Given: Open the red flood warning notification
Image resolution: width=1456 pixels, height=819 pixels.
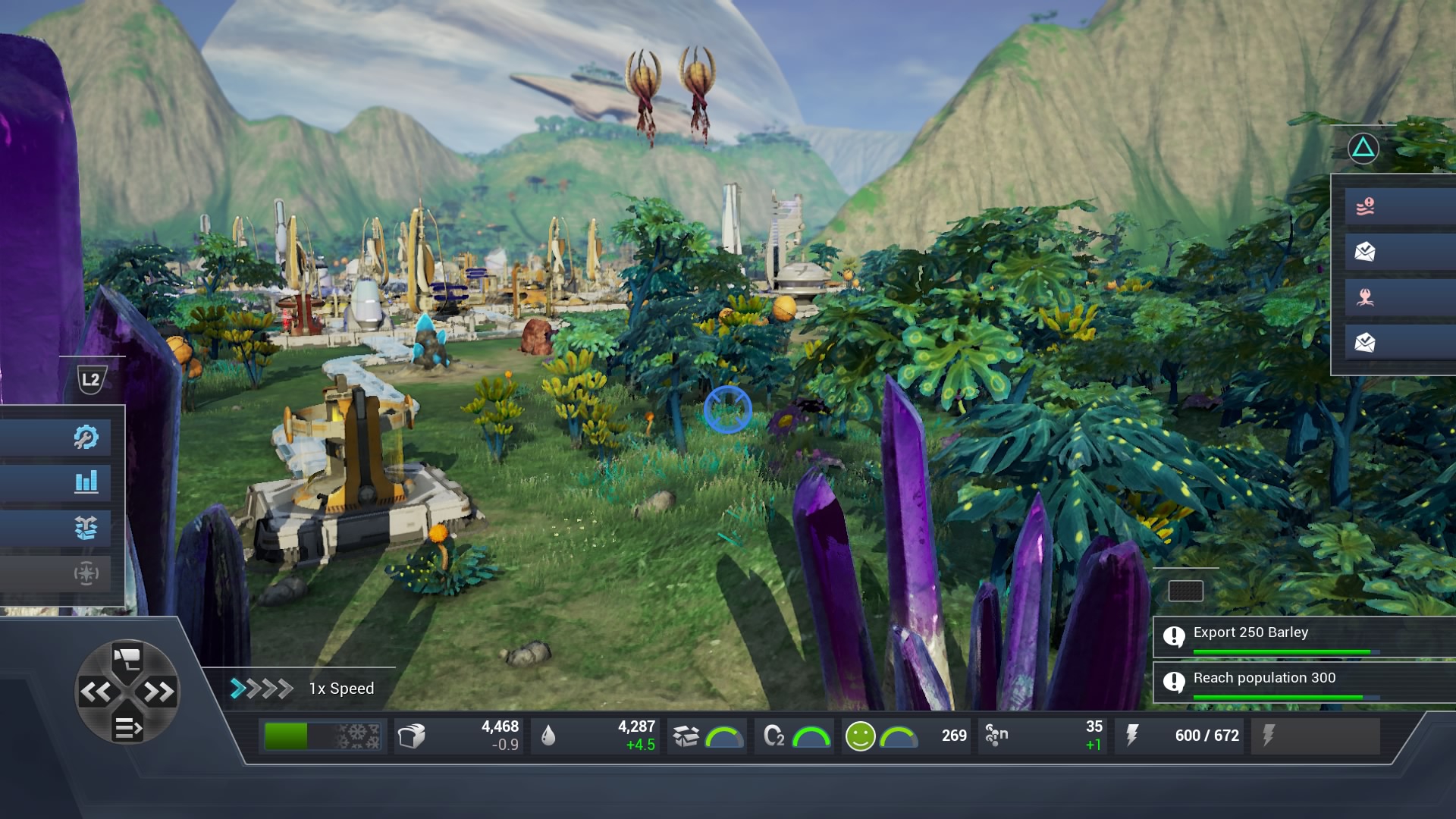Looking at the screenshot, I should coord(1365,206).
